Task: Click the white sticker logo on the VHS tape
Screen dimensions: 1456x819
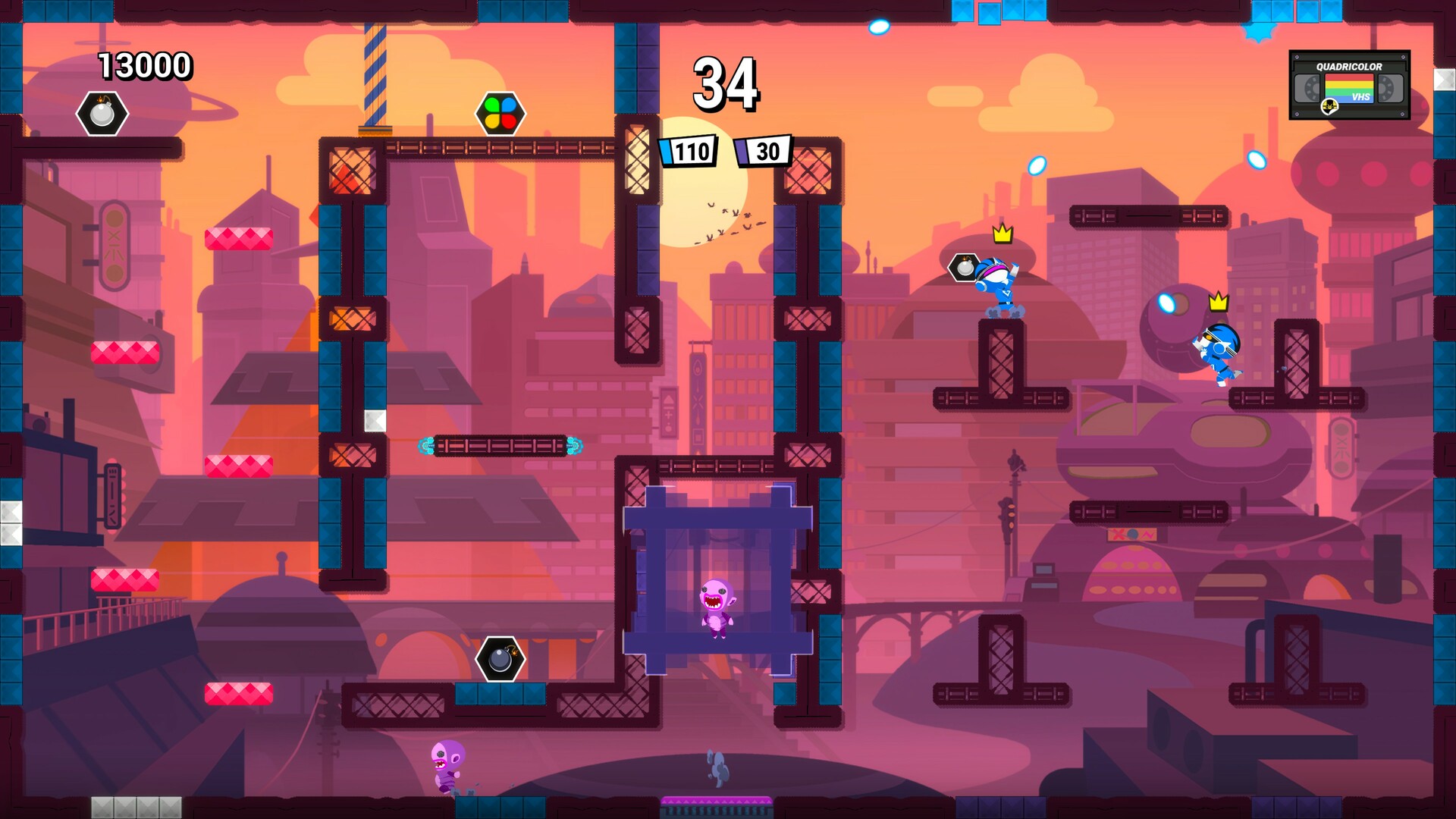Action: click(x=1329, y=107)
